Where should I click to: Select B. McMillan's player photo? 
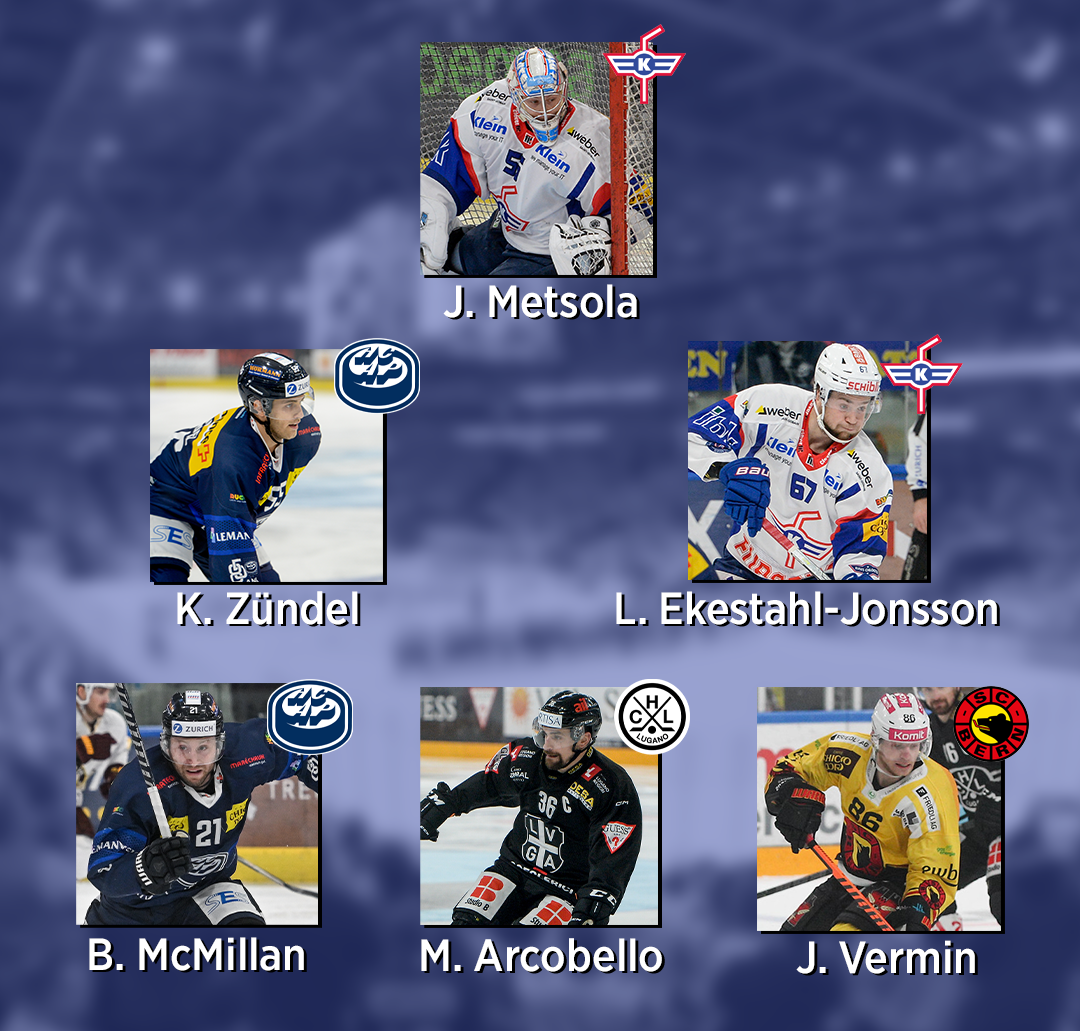point(197,804)
